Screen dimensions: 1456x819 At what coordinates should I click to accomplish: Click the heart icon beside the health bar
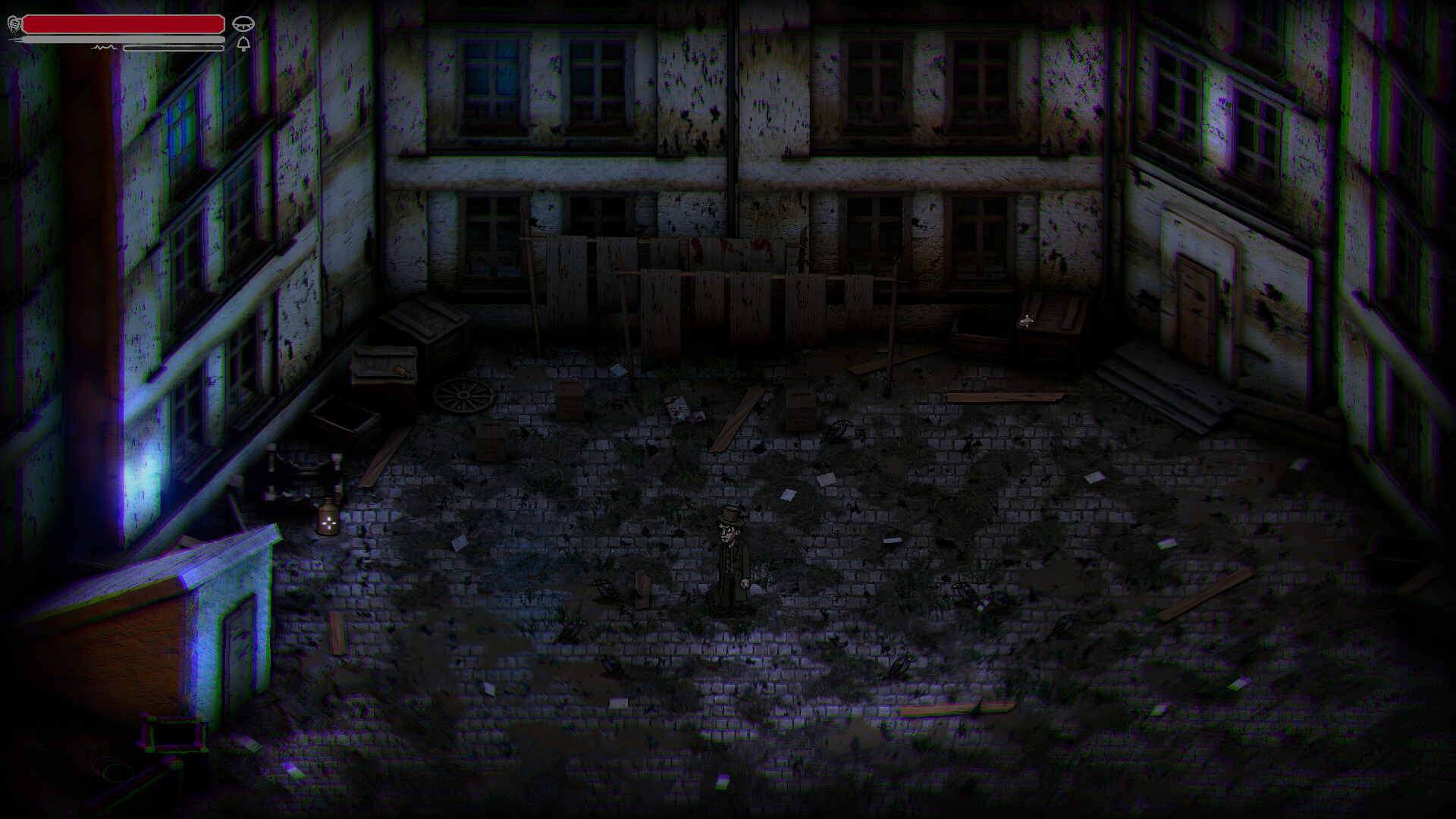(15, 24)
